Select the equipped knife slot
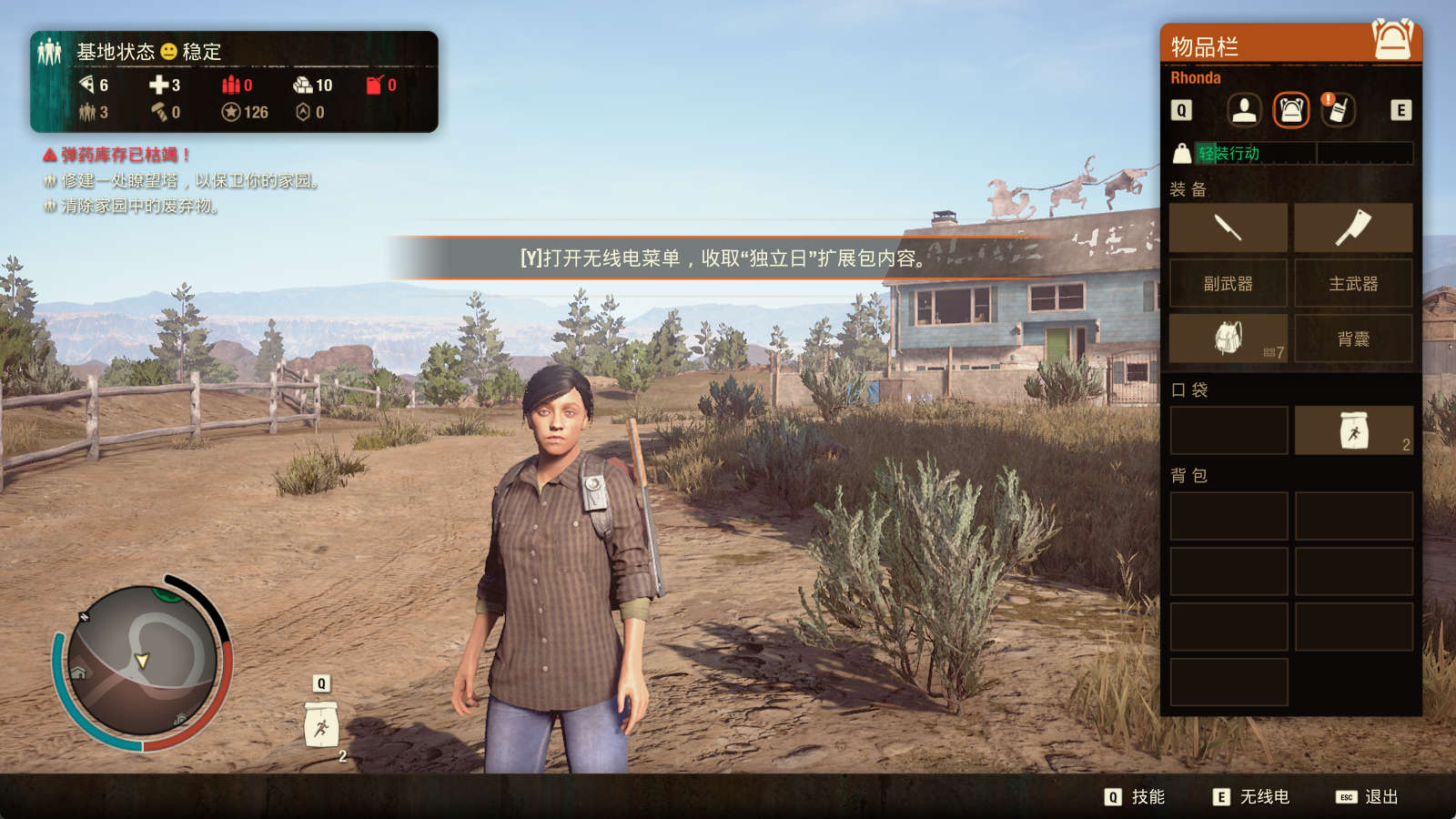 (1228, 227)
